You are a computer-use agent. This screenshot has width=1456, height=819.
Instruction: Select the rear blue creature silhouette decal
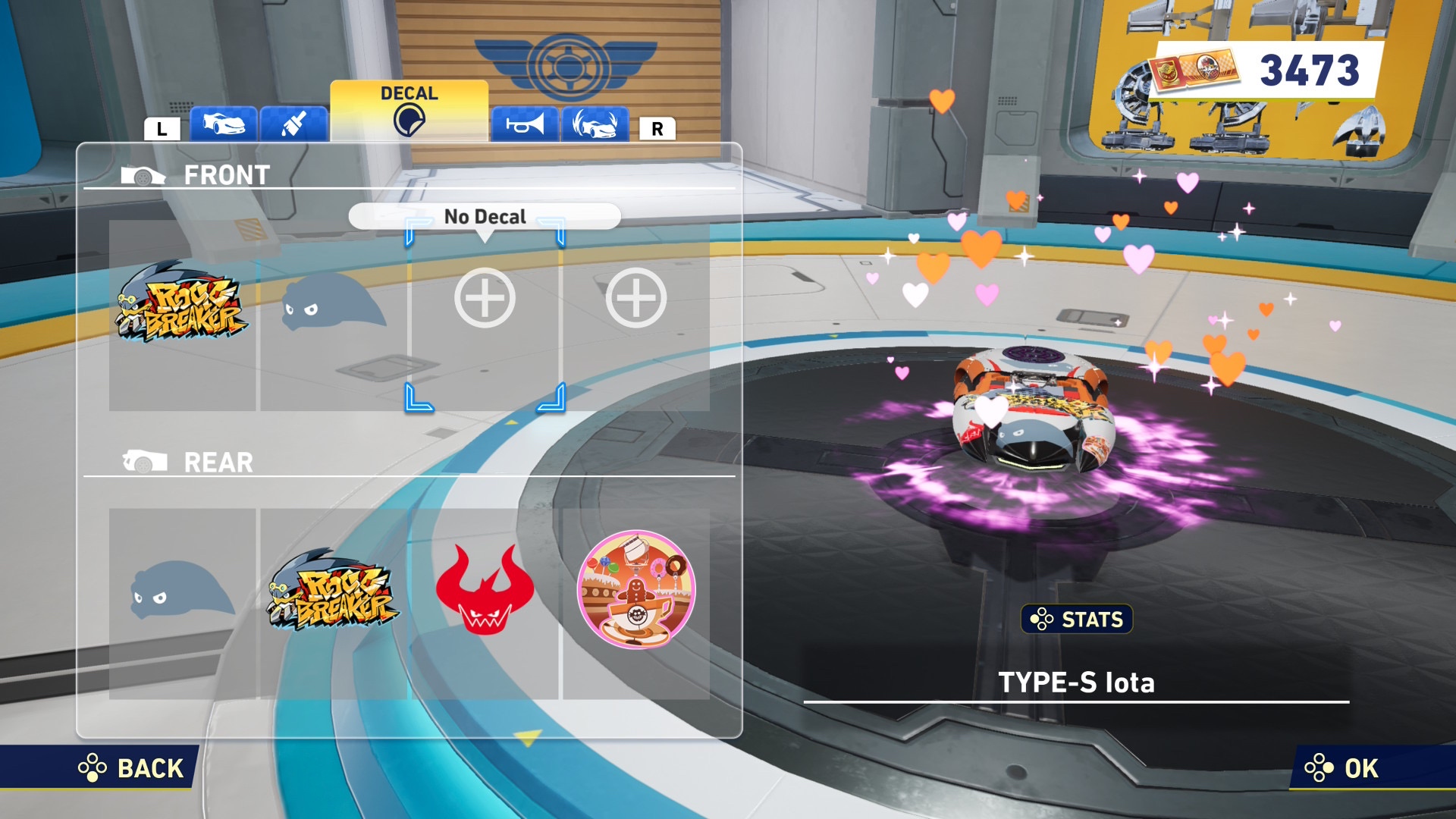(x=182, y=603)
